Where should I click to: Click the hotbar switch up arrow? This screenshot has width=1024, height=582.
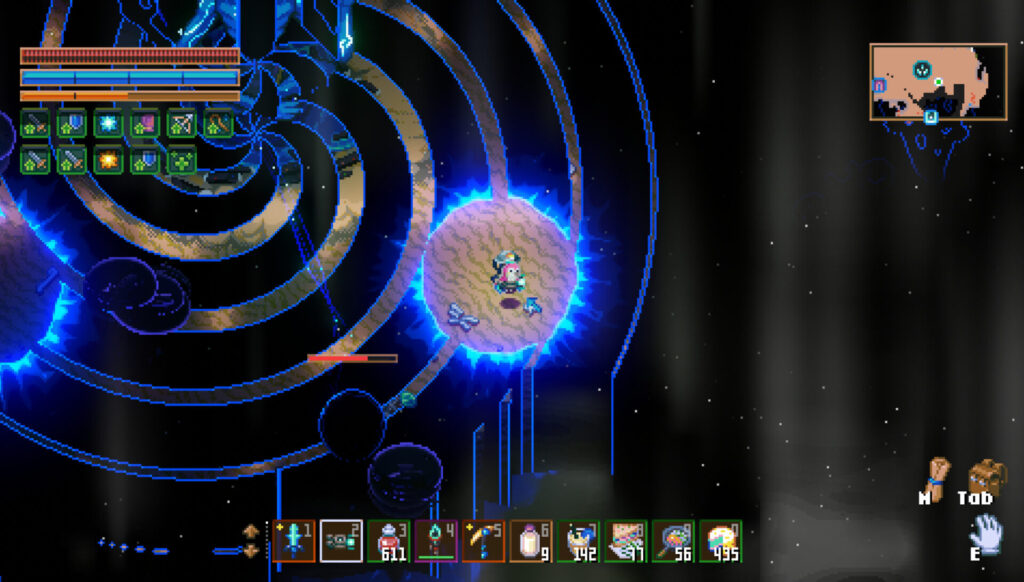pos(251,531)
